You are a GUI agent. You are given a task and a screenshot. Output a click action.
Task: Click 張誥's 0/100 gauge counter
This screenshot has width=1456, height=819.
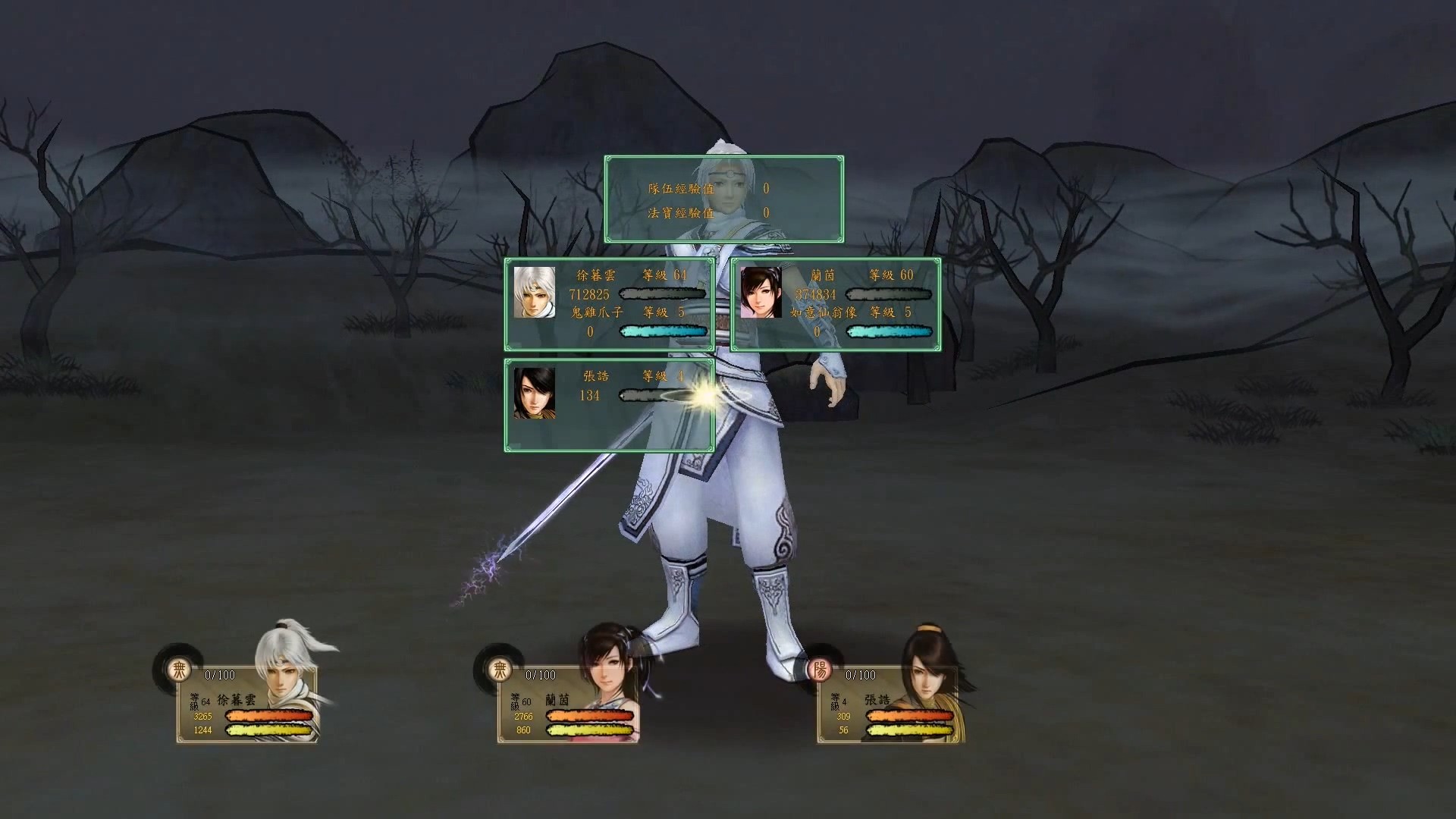pyautogui.click(x=861, y=673)
